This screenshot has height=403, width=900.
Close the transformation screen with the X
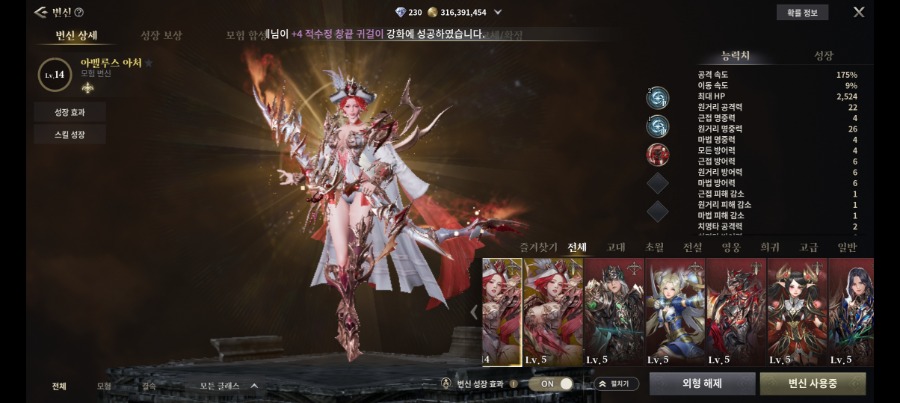tap(858, 12)
